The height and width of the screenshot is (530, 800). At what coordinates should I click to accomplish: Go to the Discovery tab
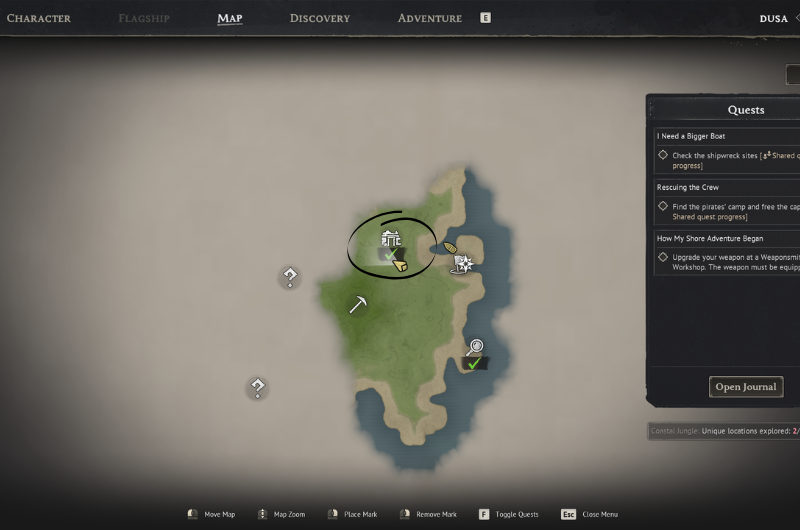tap(320, 18)
